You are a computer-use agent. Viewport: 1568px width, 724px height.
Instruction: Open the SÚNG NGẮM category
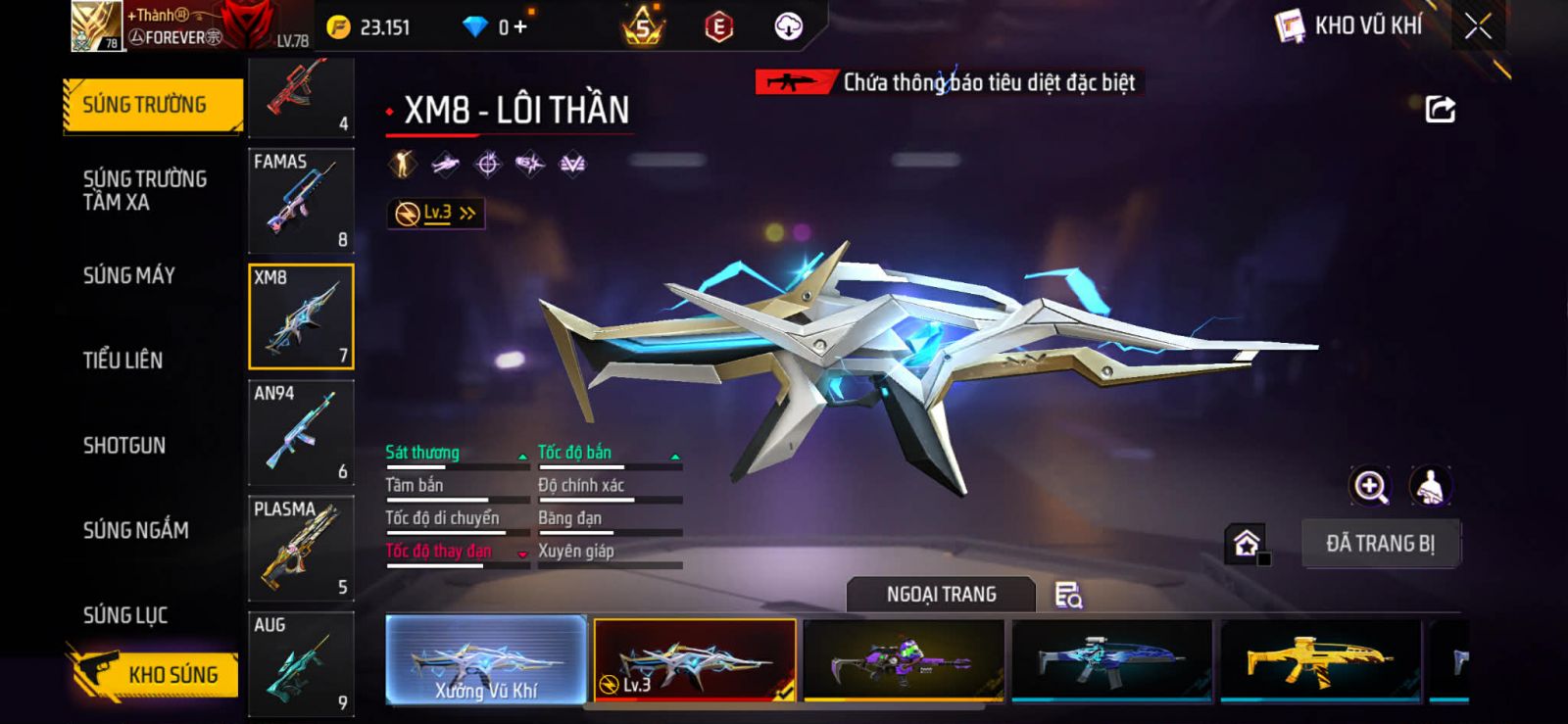[x=136, y=530]
